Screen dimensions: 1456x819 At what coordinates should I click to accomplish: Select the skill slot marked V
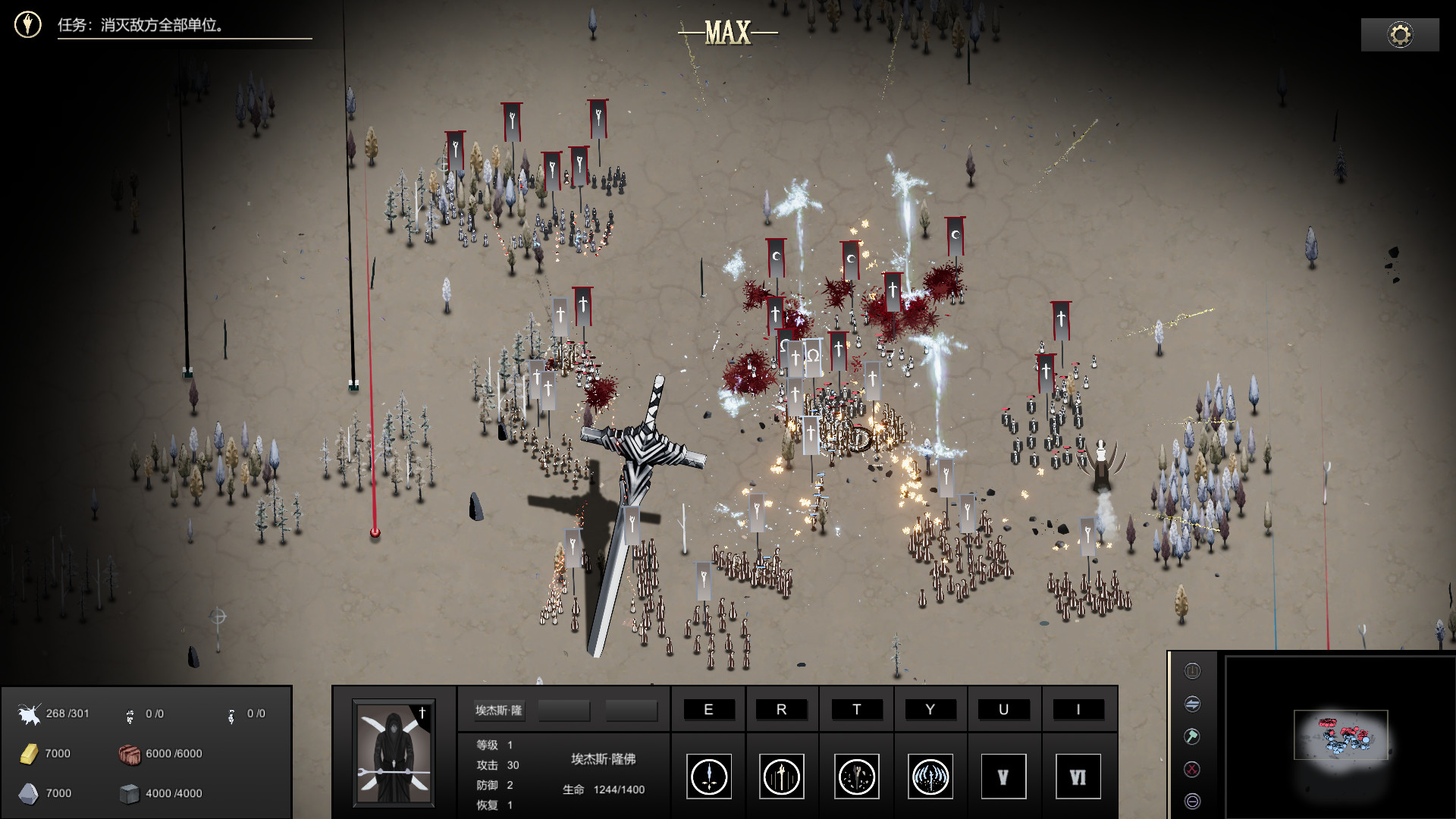coord(1003,777)
